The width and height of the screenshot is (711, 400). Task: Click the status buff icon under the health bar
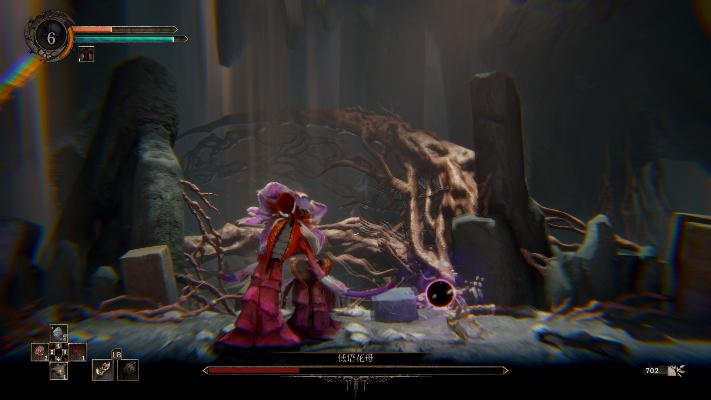pyautogui.click(x=86, y=56)
